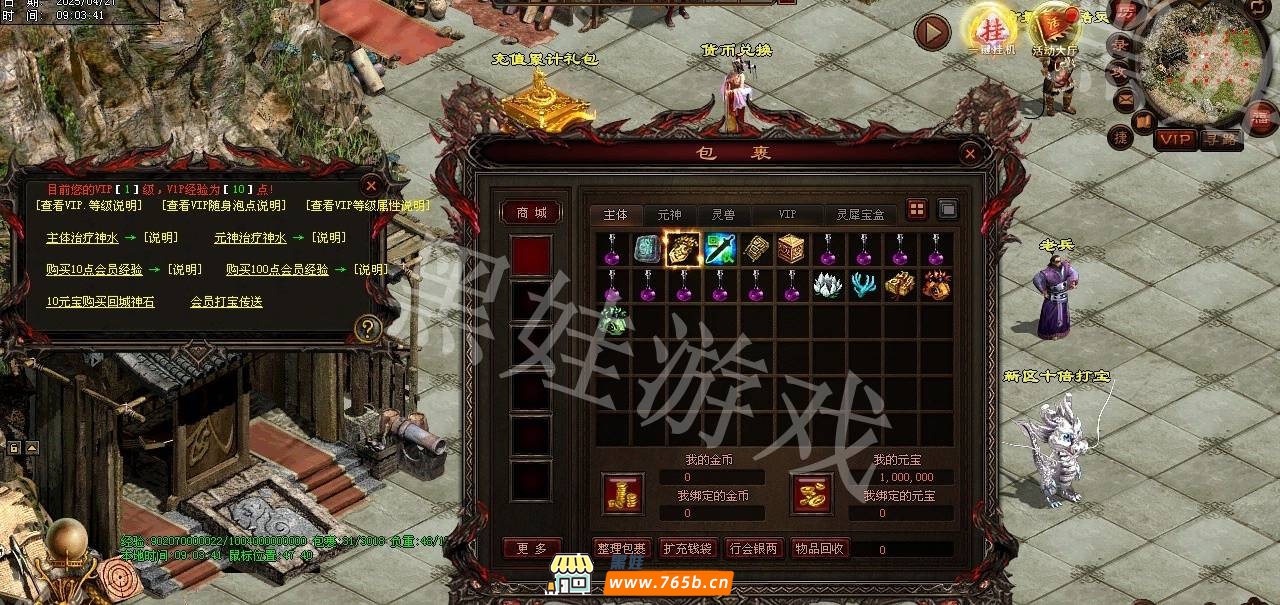
Task: Click the 寻路 pathfinding button
Action: point(1220,139)
